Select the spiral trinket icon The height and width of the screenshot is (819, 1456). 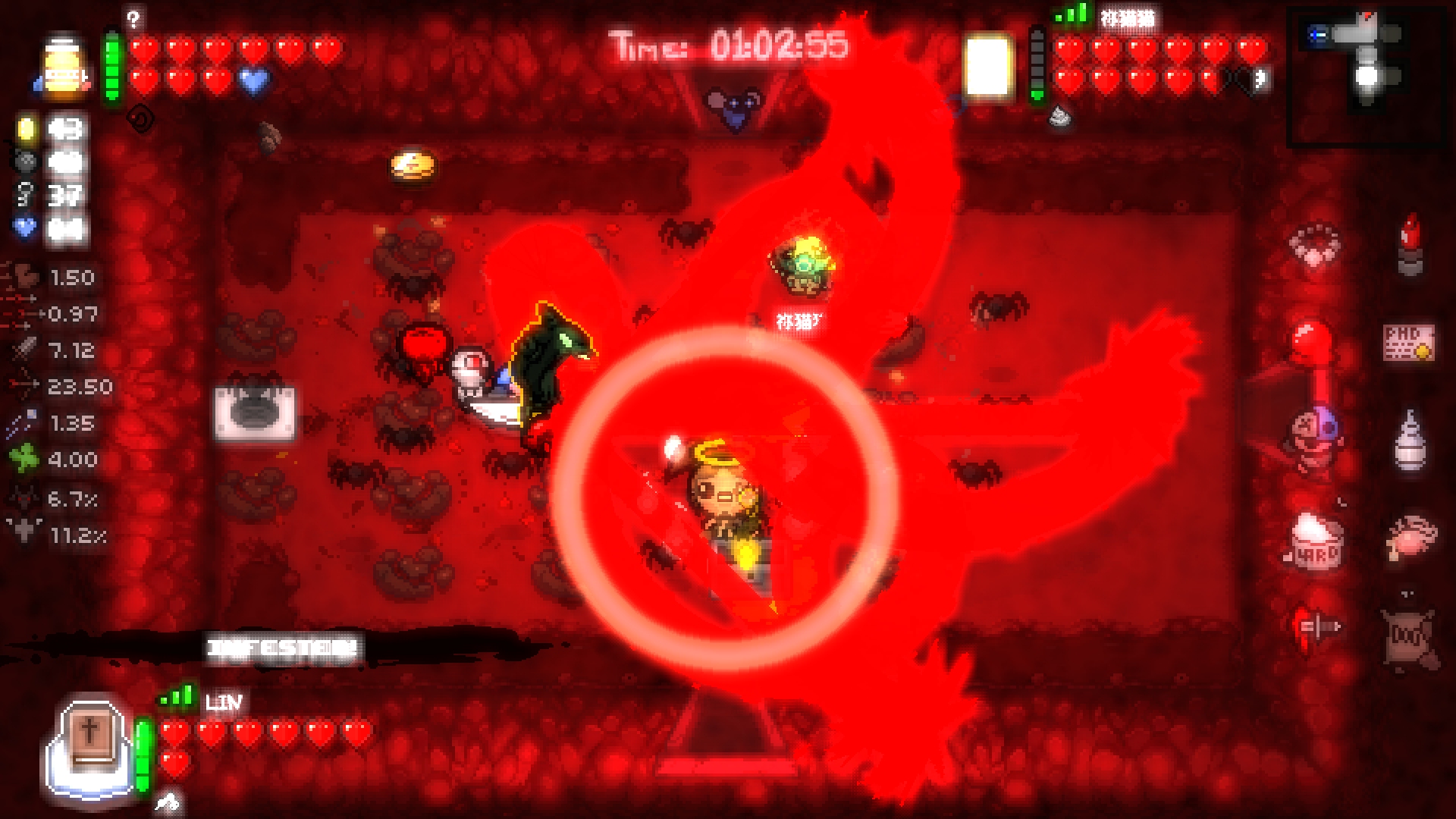140,118
